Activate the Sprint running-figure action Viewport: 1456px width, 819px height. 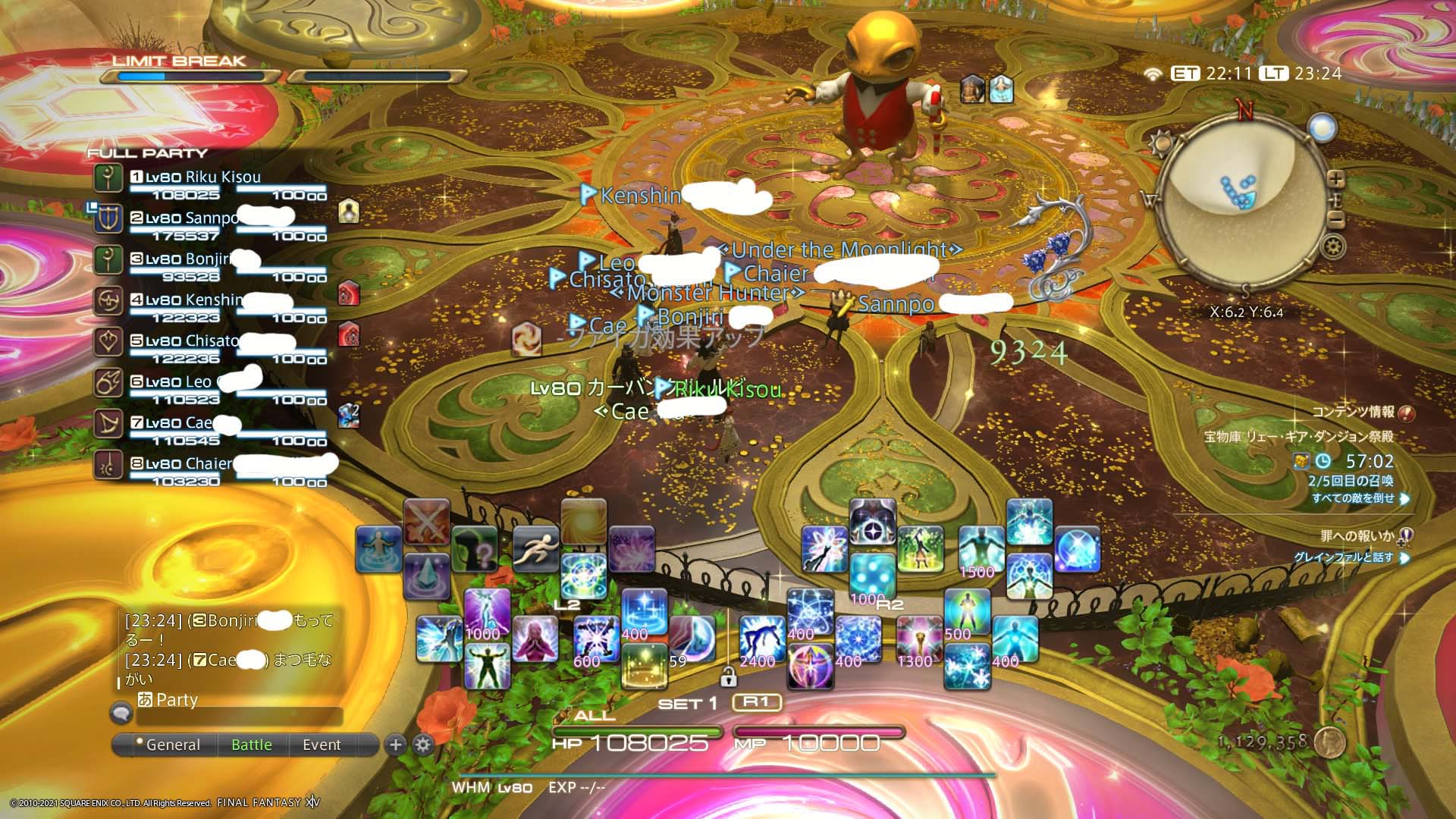tap(535, 548)
